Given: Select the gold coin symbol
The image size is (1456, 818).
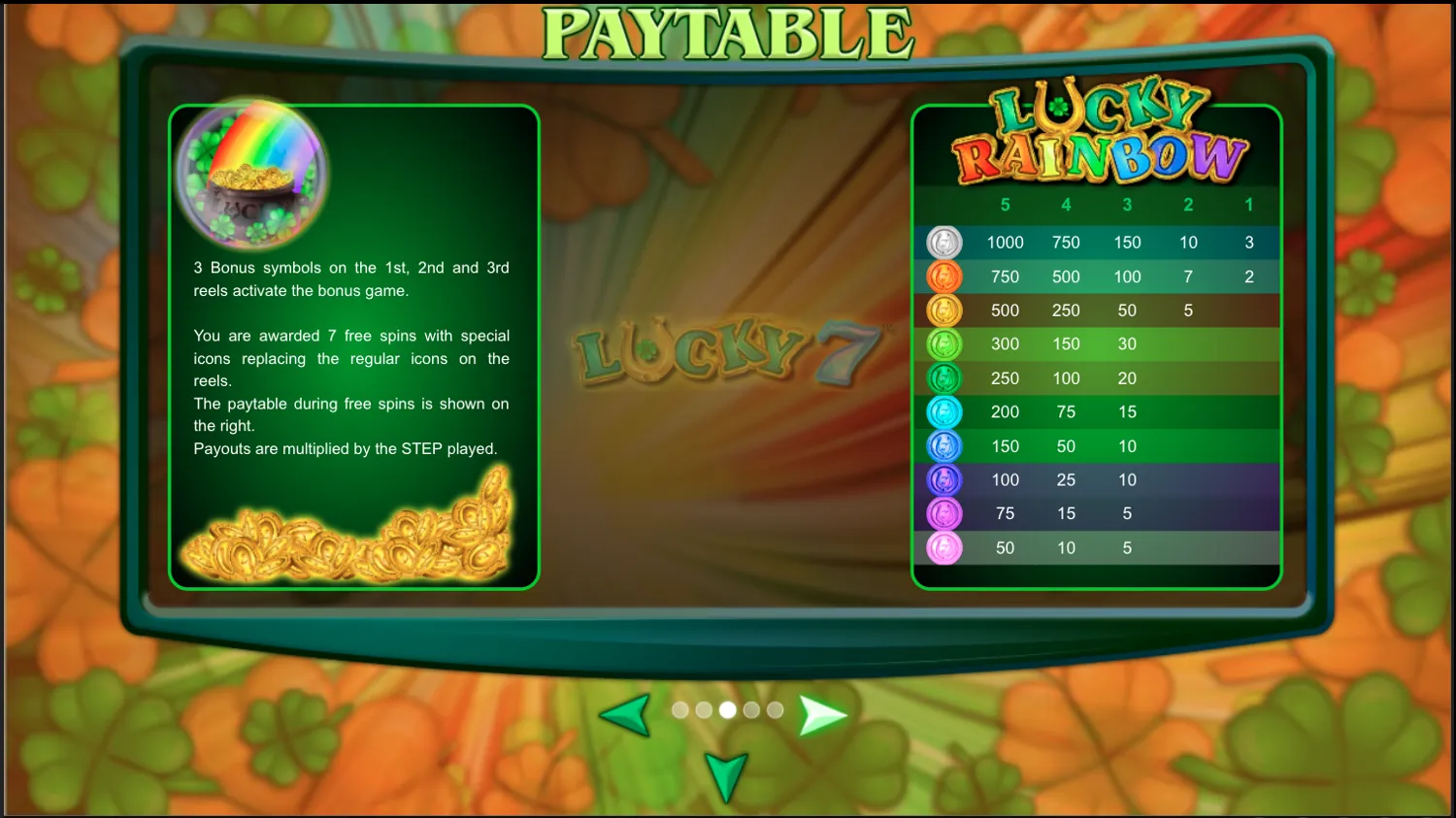Looking at the screenshot, I should pos(943,311).
